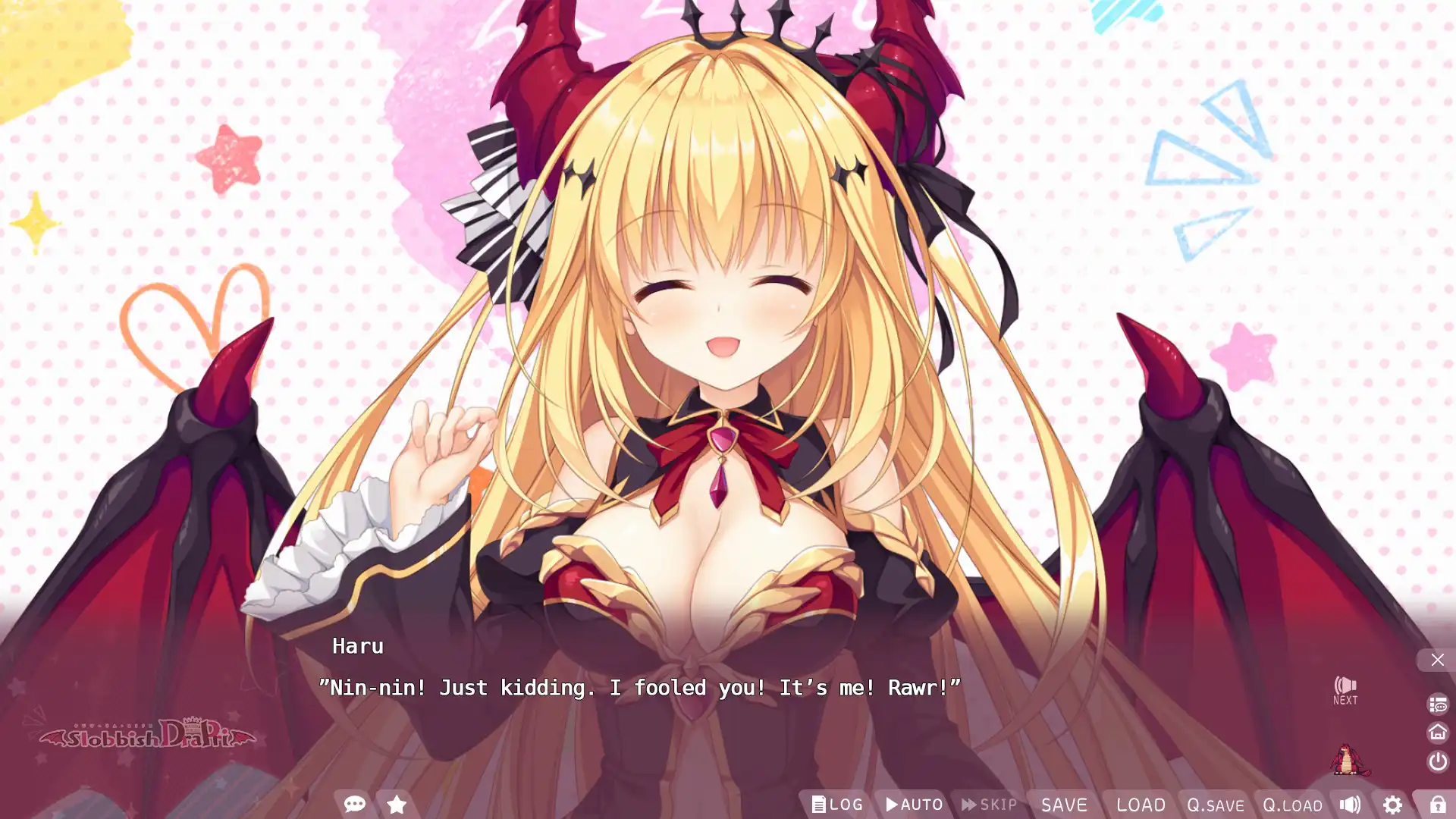Screen dimensions: 1456x819
Task: Click Haru's dialogue text to continue
Action: [x=639, y=688]
